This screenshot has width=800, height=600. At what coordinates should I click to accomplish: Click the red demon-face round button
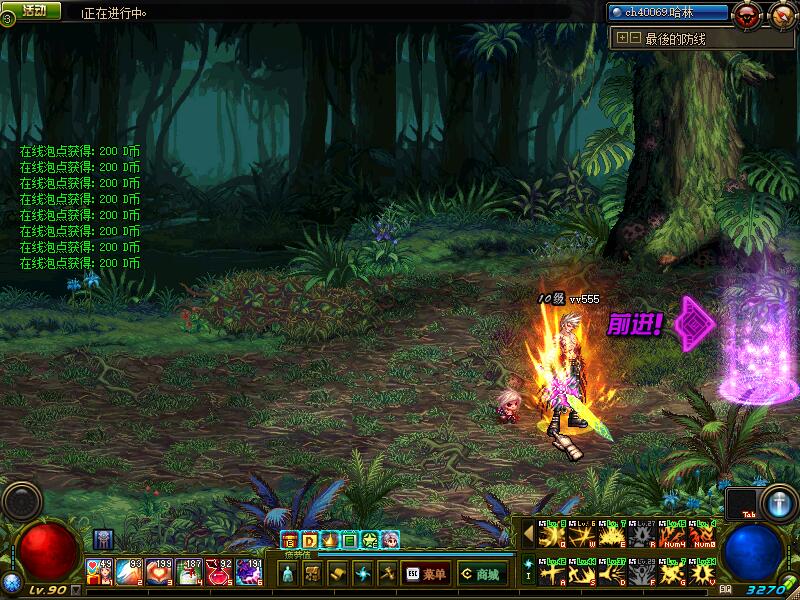pos(746,14)
